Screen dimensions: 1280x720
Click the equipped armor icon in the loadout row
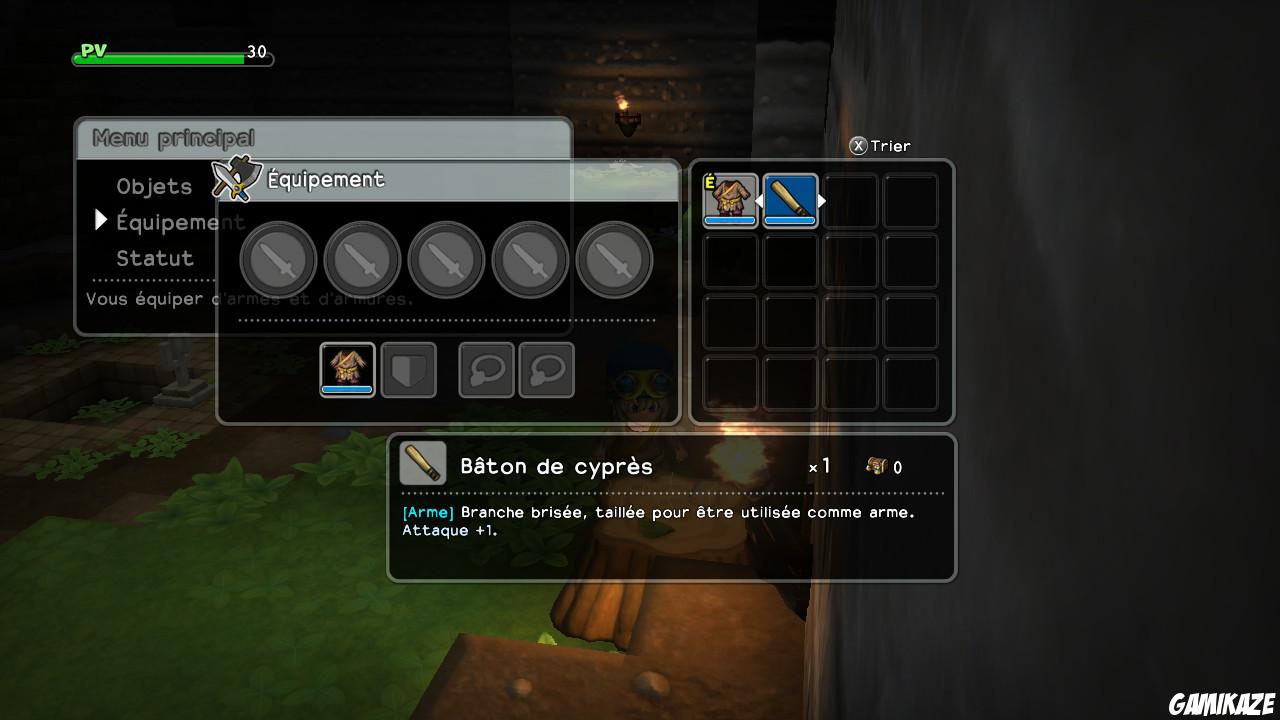coord(347,369)
